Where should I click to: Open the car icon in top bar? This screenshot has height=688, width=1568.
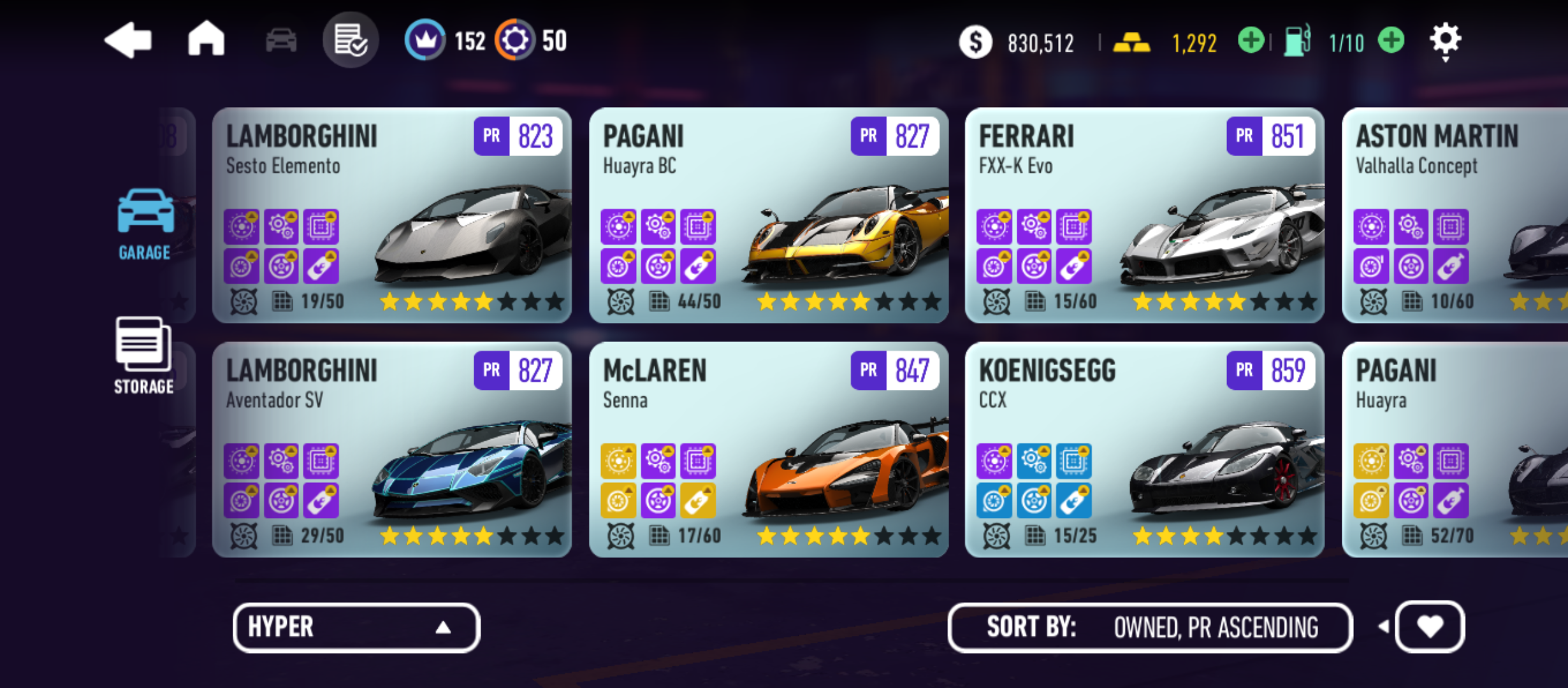coord(281,41)
